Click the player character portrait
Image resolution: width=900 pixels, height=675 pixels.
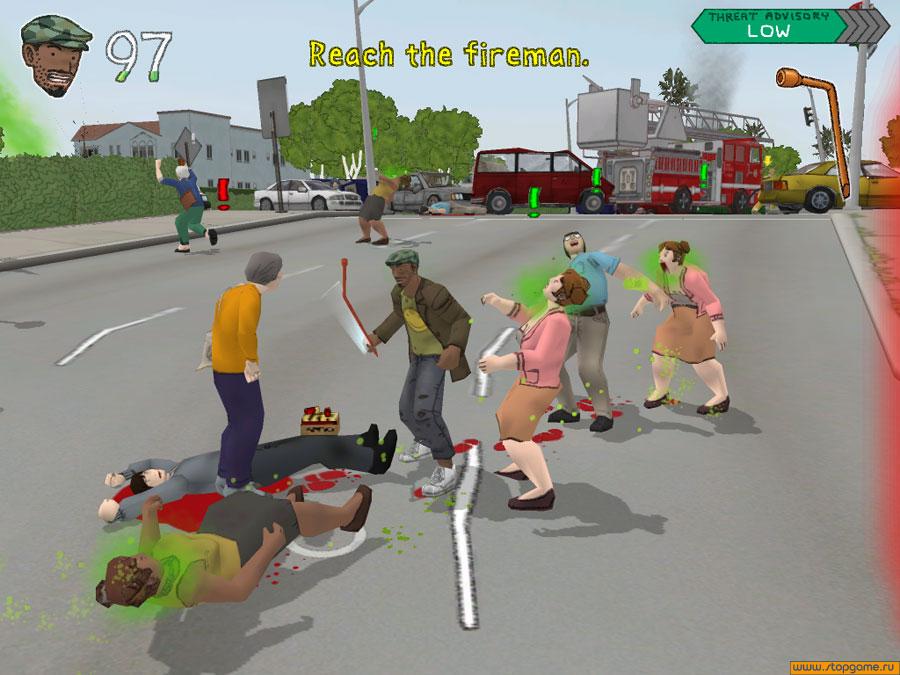54,55
